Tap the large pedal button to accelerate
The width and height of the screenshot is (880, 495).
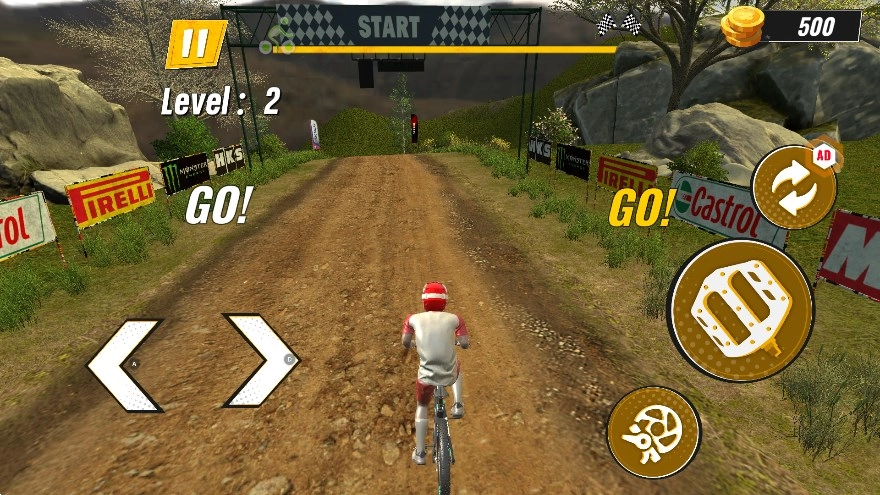click(x=741, y=310)
